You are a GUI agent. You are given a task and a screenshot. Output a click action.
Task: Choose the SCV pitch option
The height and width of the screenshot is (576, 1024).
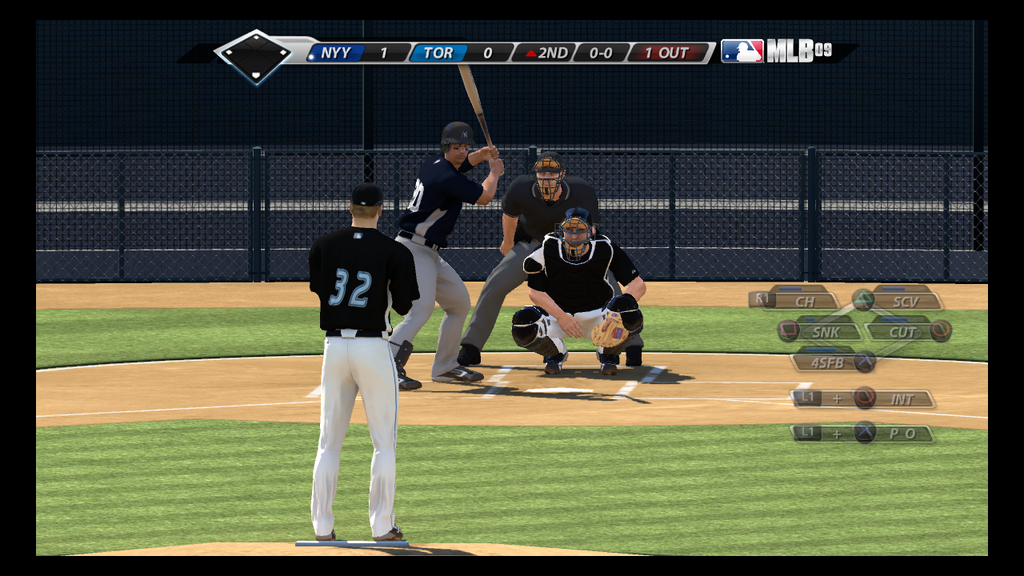[905, 300]
